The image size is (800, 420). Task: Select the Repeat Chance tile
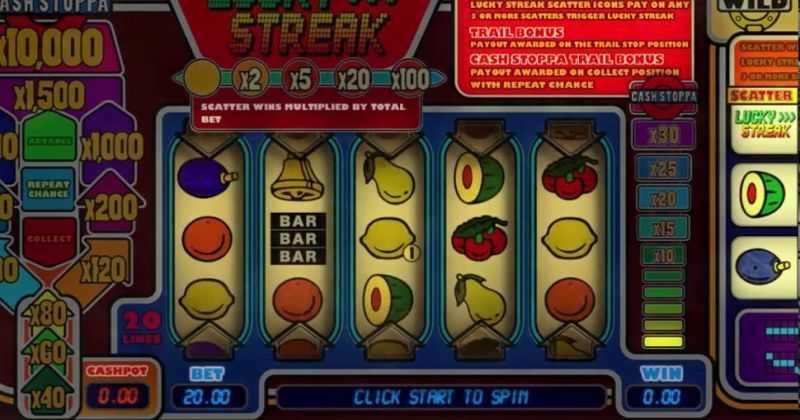coord(49,188)
